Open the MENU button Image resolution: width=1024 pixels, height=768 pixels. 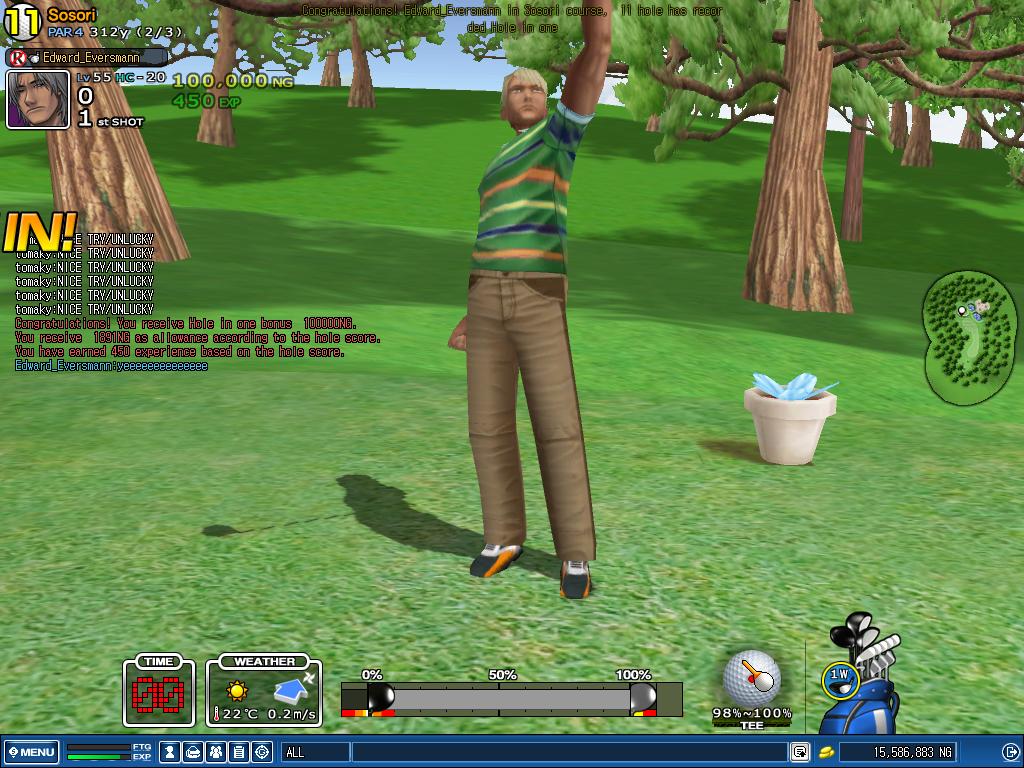pos(31,752)
